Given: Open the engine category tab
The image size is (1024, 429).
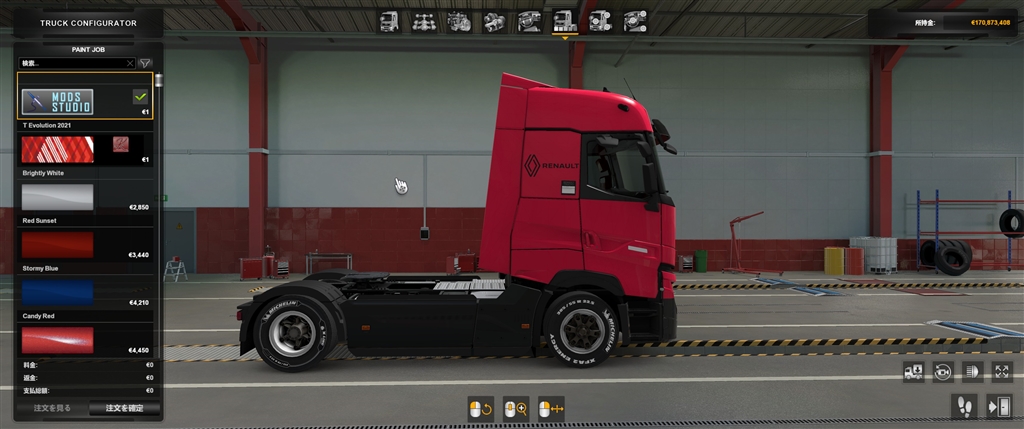Looking at the screenshot, I should tap(459, 21).
